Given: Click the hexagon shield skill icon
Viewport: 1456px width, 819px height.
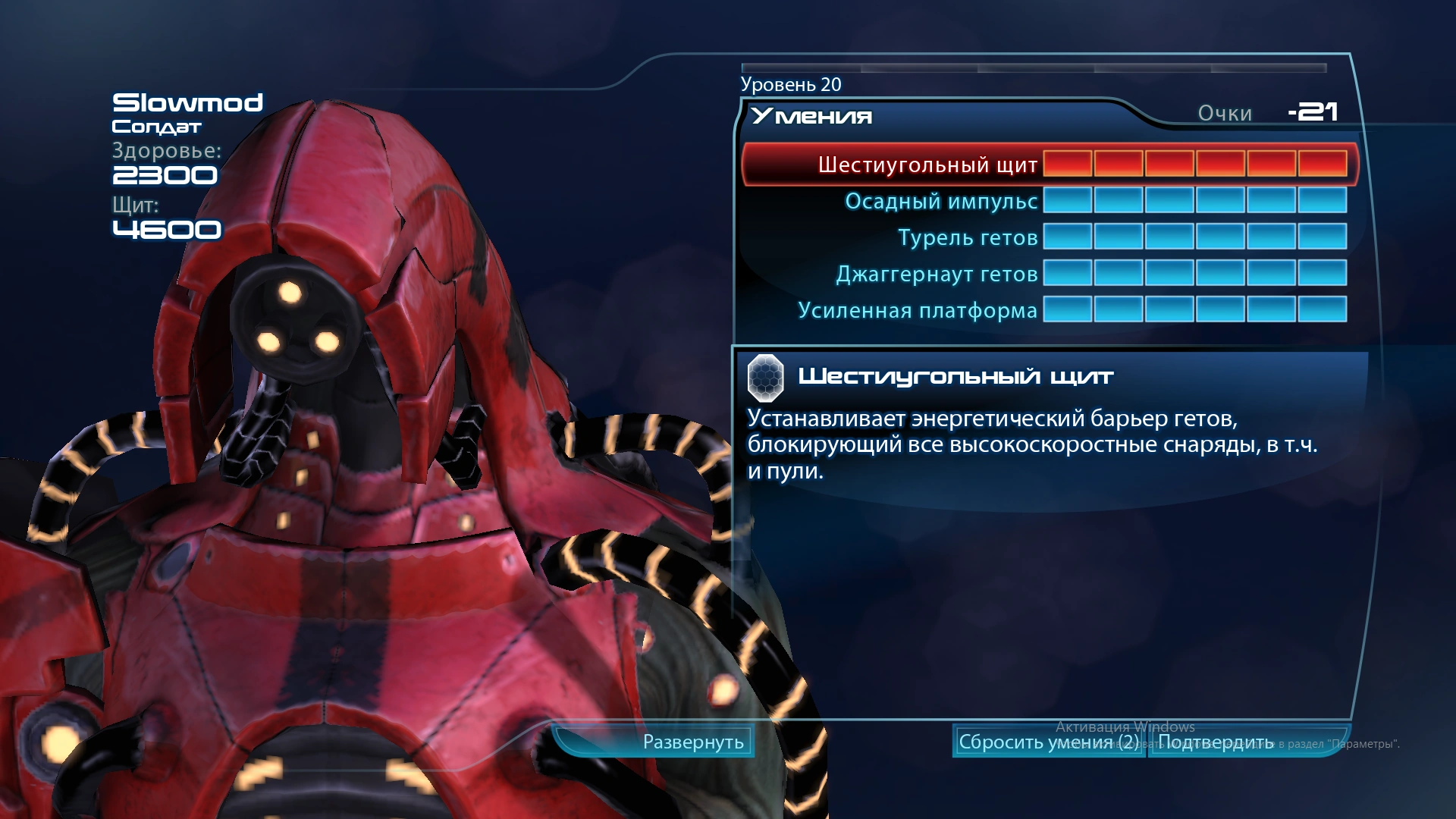Looking at the screenshot, I should (x=766, y=377).
